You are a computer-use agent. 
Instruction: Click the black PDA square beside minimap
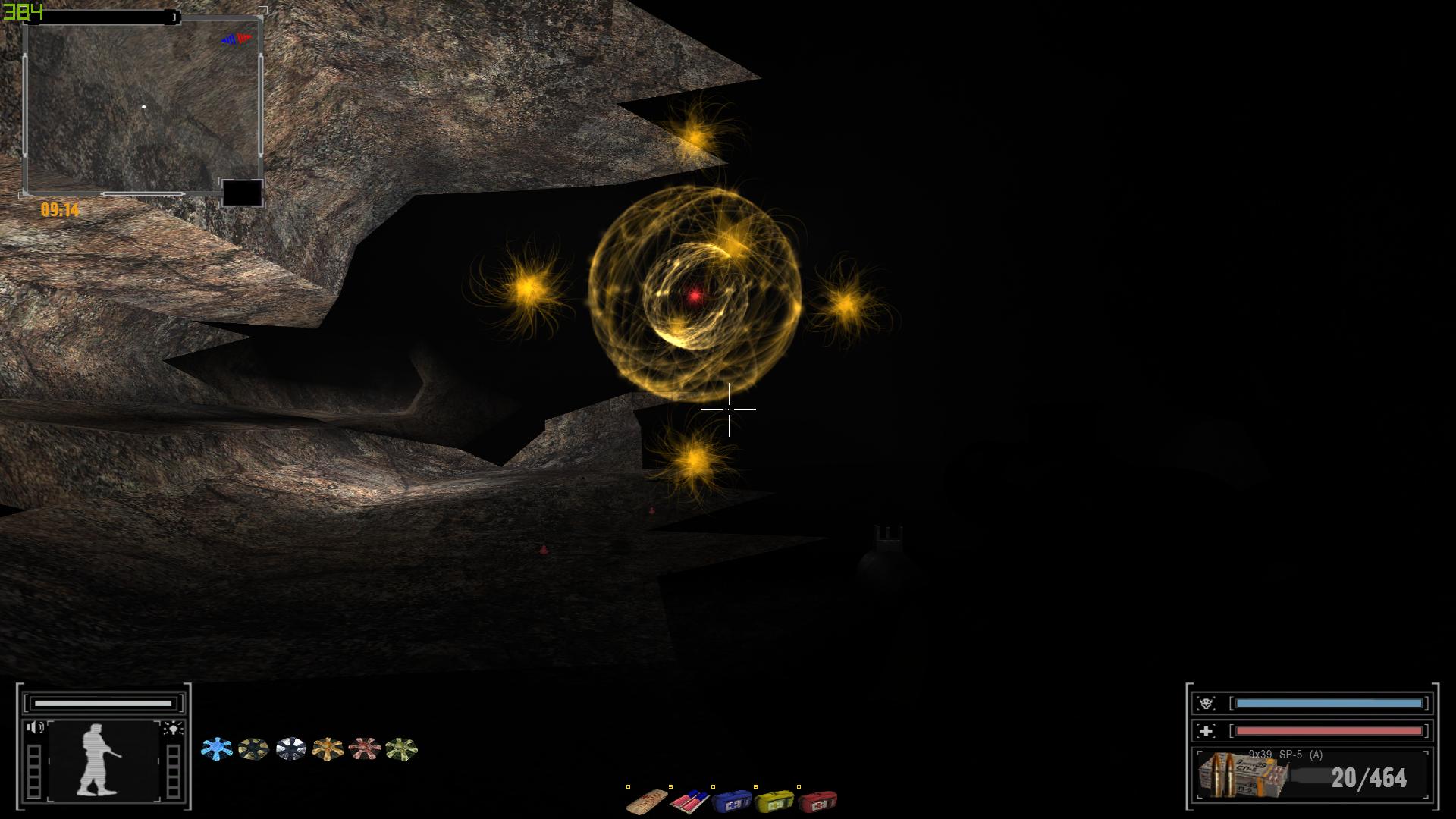[x=242, y=193]
